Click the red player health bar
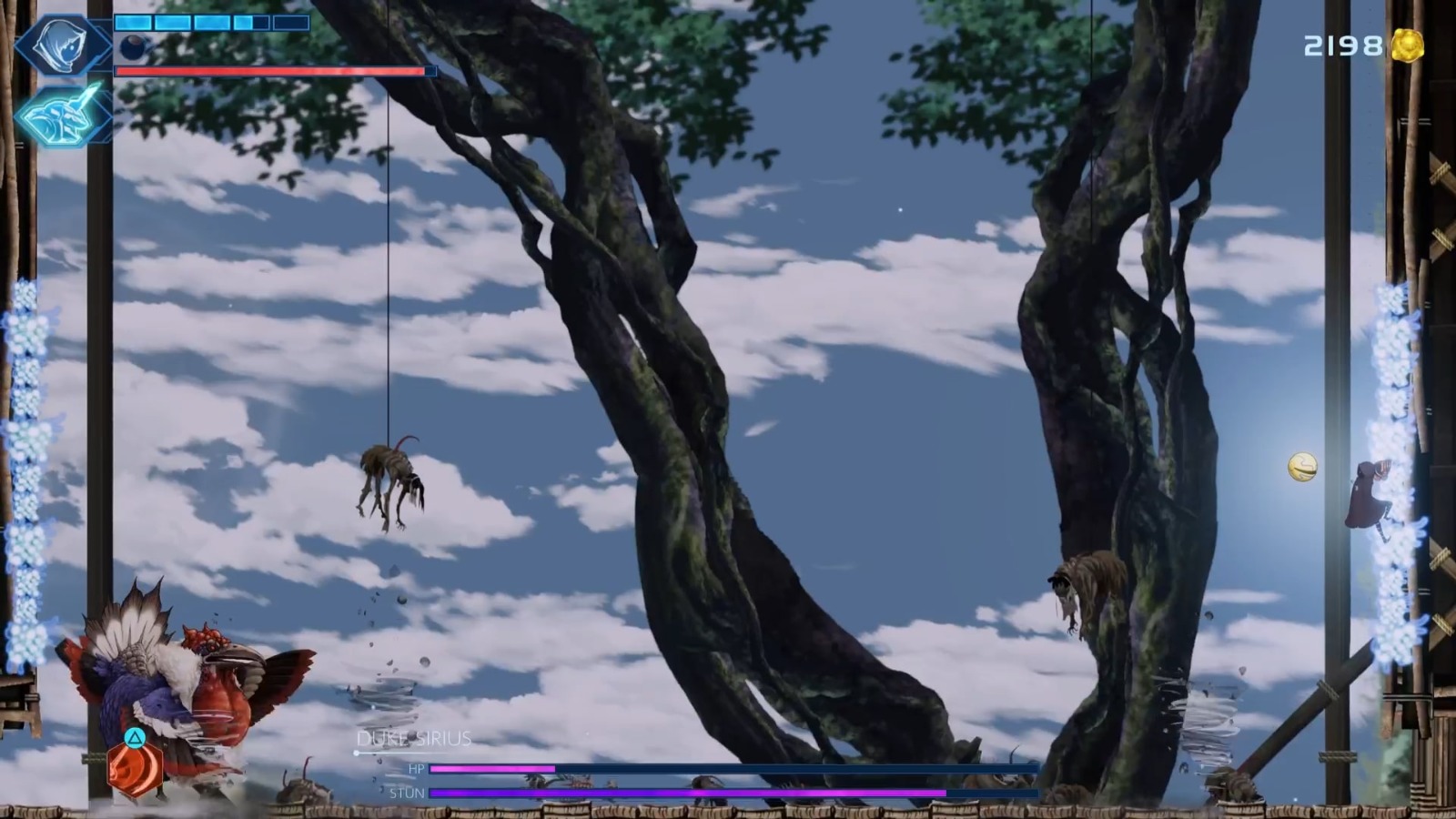The image size is (1456, 819). tap(273, 70)
